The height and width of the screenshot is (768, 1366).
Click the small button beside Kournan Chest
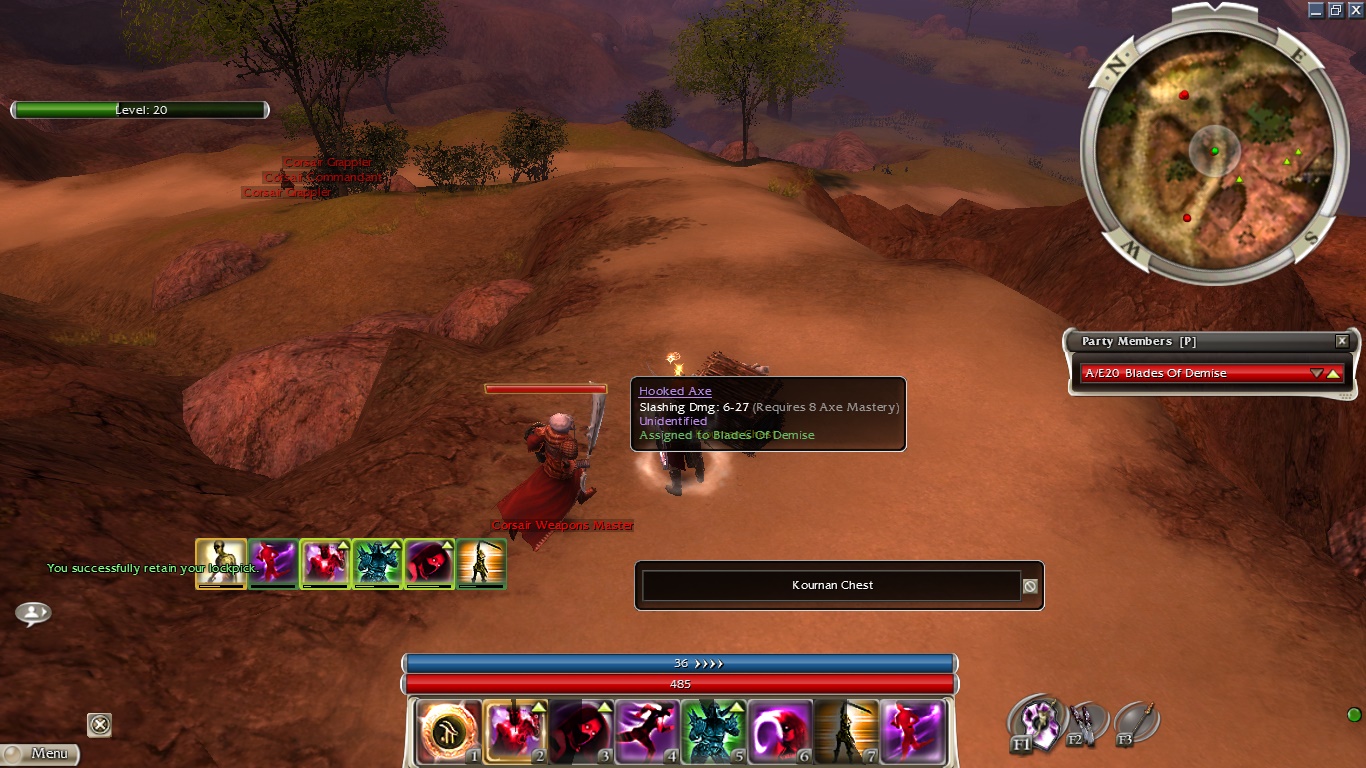[x=1030, y=586]
